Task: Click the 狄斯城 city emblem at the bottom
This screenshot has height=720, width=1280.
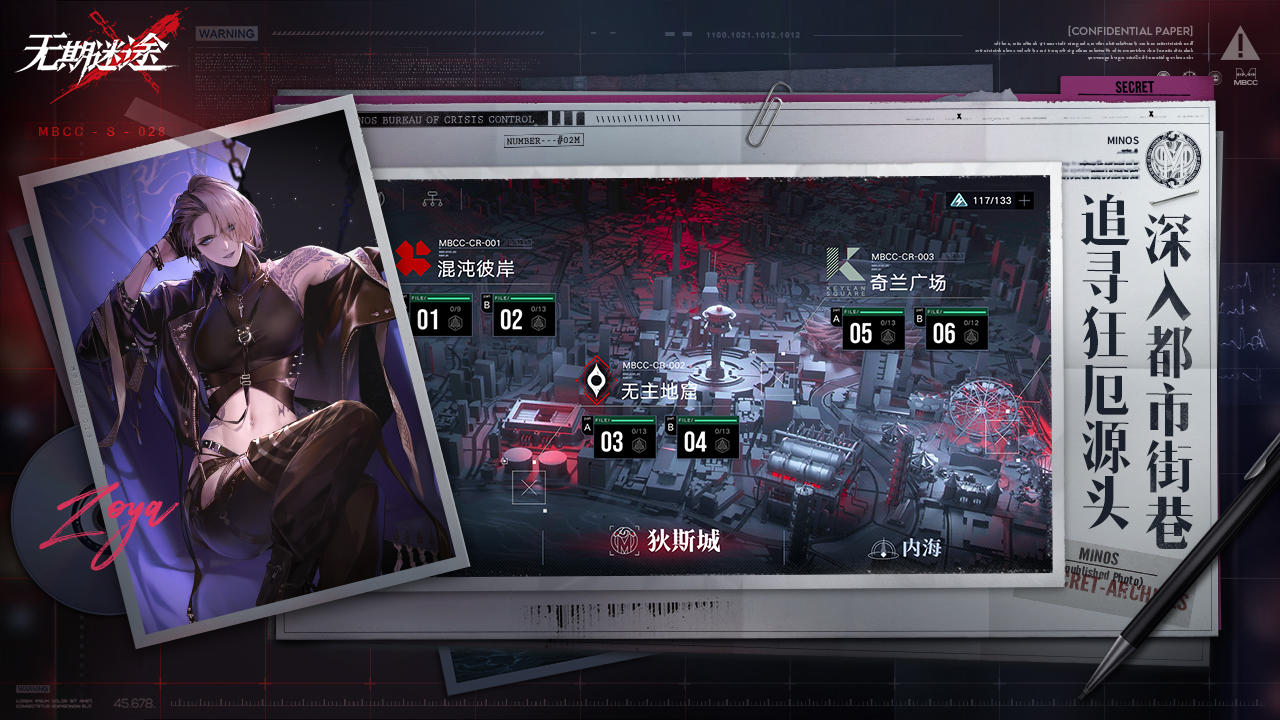Action: click(x=622, y=540)
